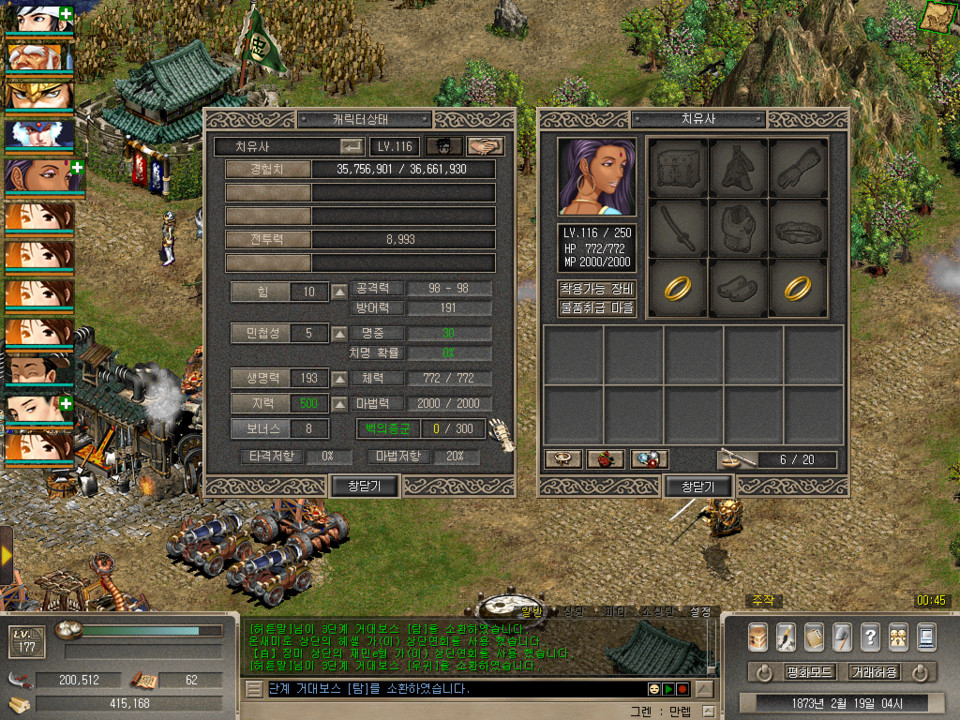960x720 pixels.
Task: Open the question mark help icon
Action: point(870,636)
